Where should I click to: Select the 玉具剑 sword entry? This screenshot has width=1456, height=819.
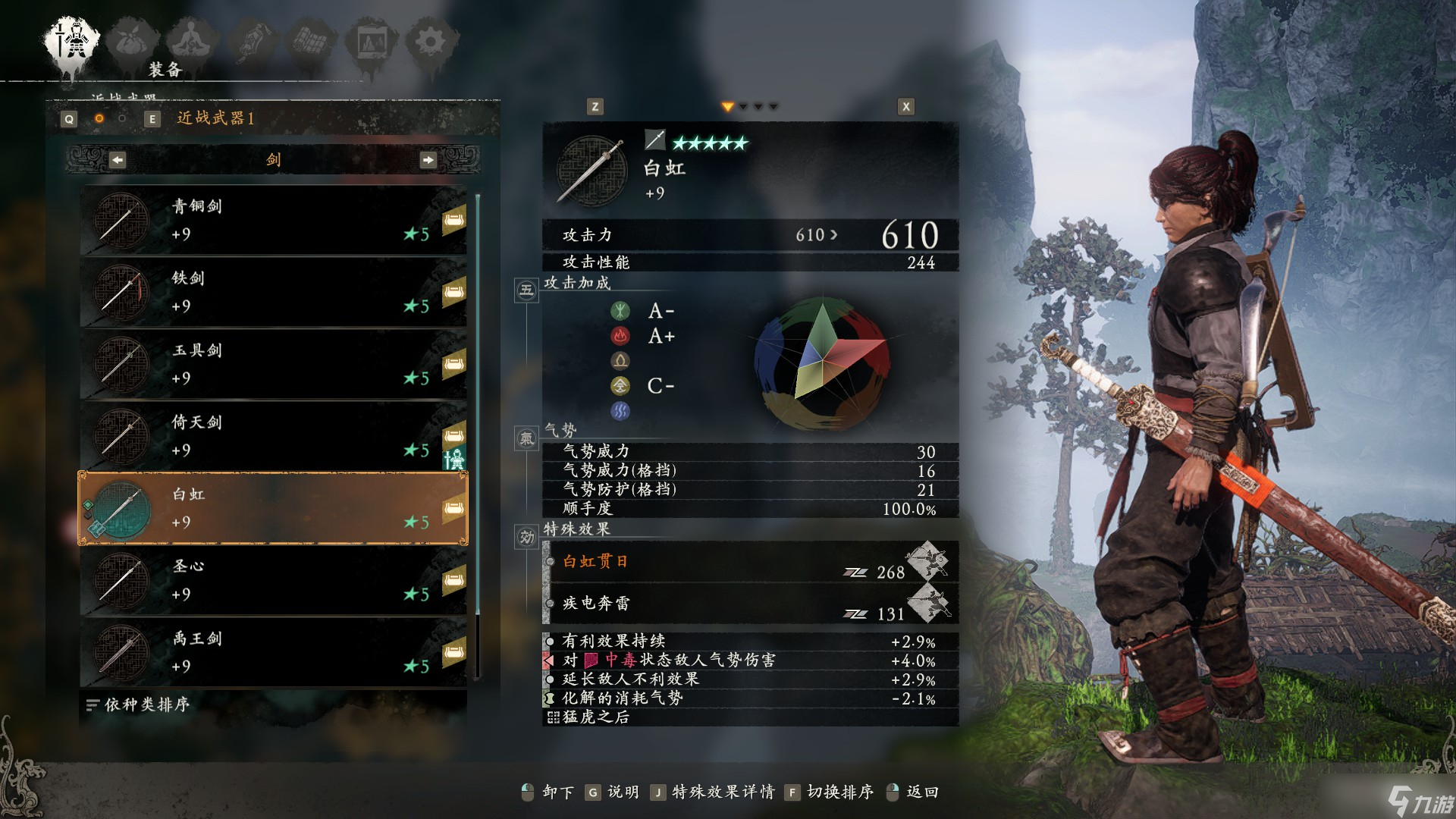coord(273,364)
